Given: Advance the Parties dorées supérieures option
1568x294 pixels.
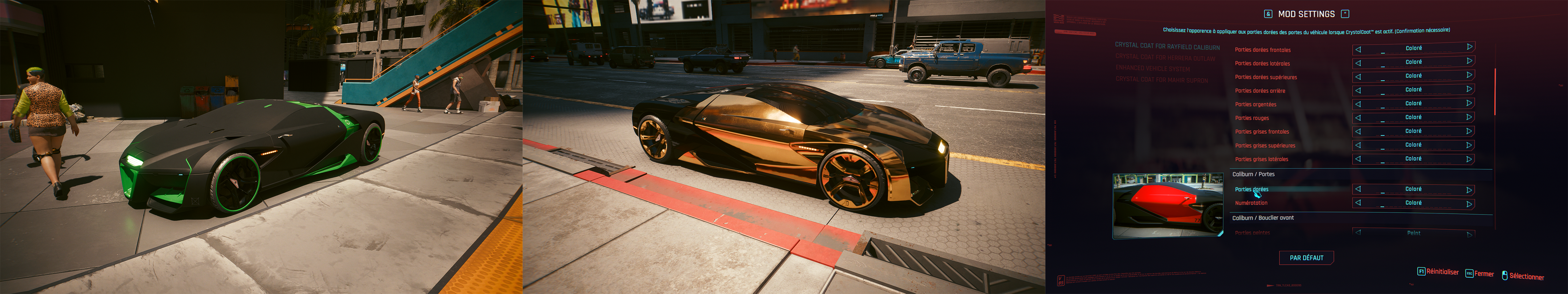Looking at the screenshot, I should [x=1469, y=75].
